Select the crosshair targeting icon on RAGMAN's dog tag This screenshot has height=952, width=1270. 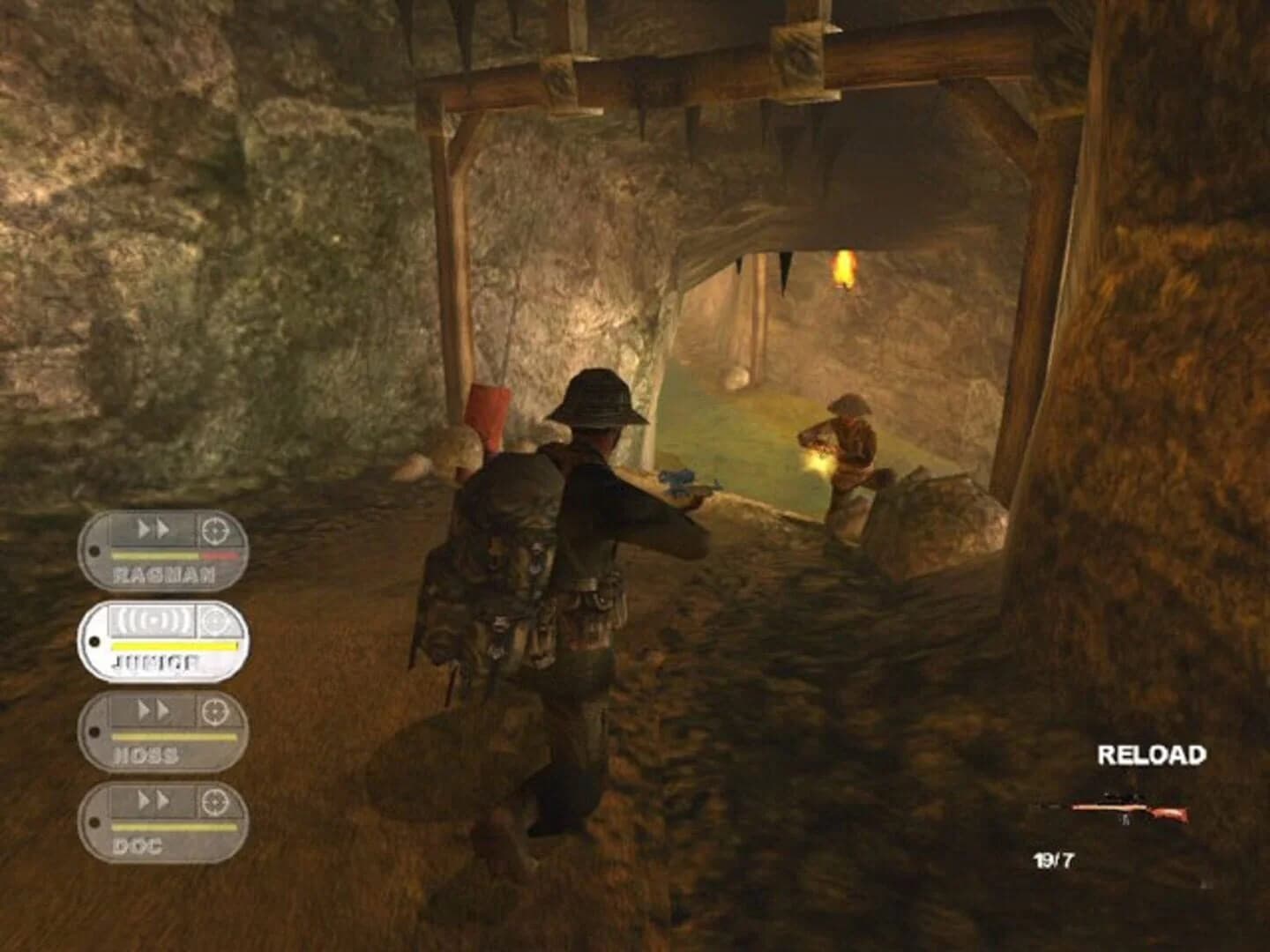(x=217, y=531)
